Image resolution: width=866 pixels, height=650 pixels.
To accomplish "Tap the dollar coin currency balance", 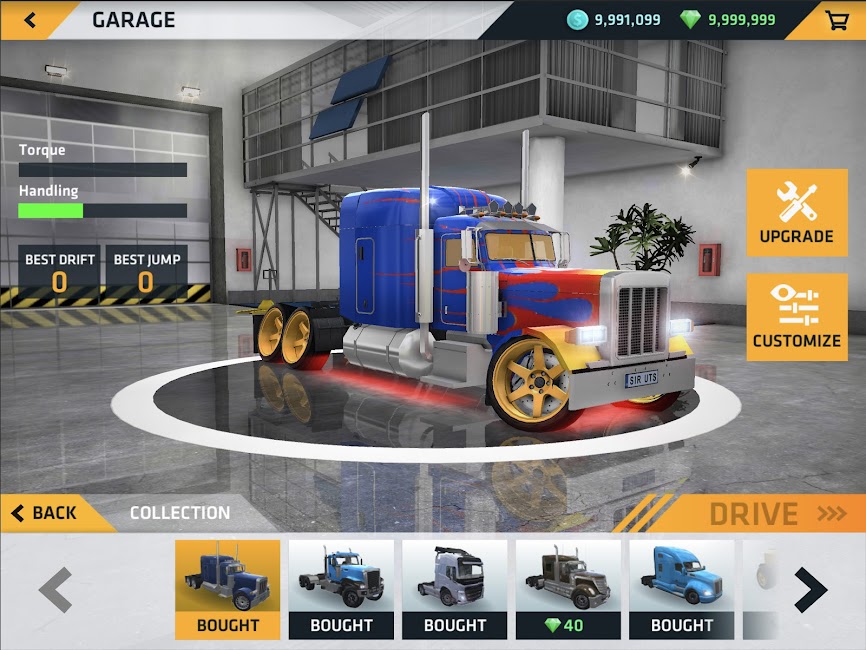I will pos(613,20).
